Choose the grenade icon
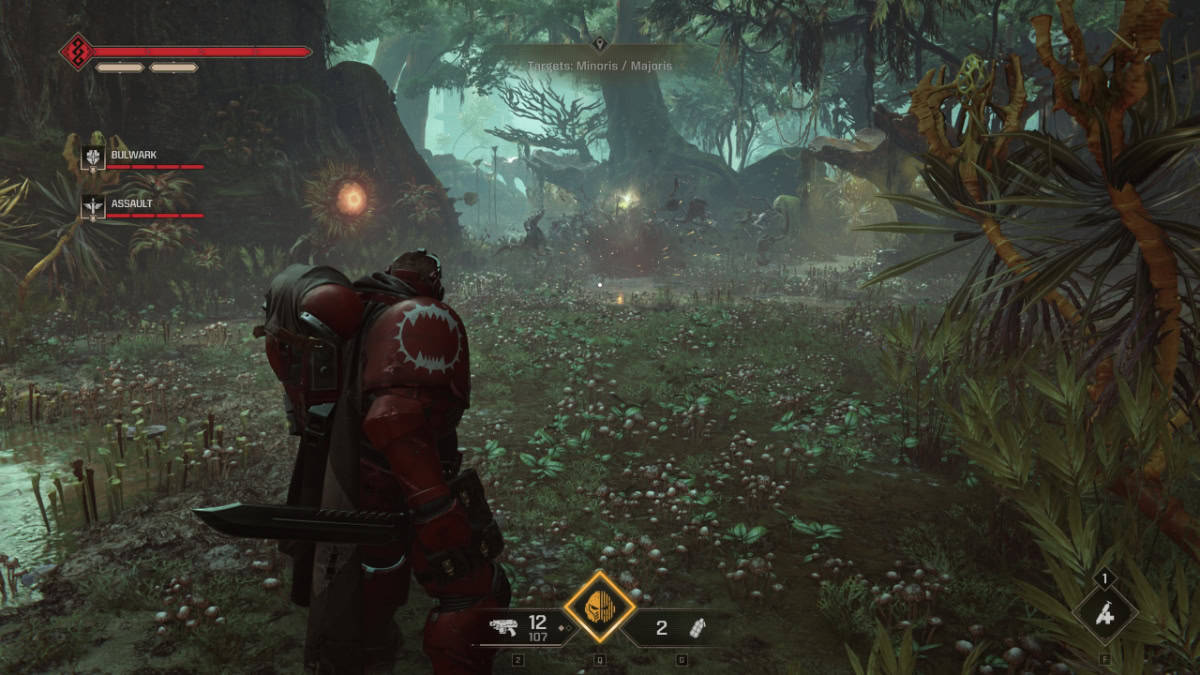 (696, 628)
